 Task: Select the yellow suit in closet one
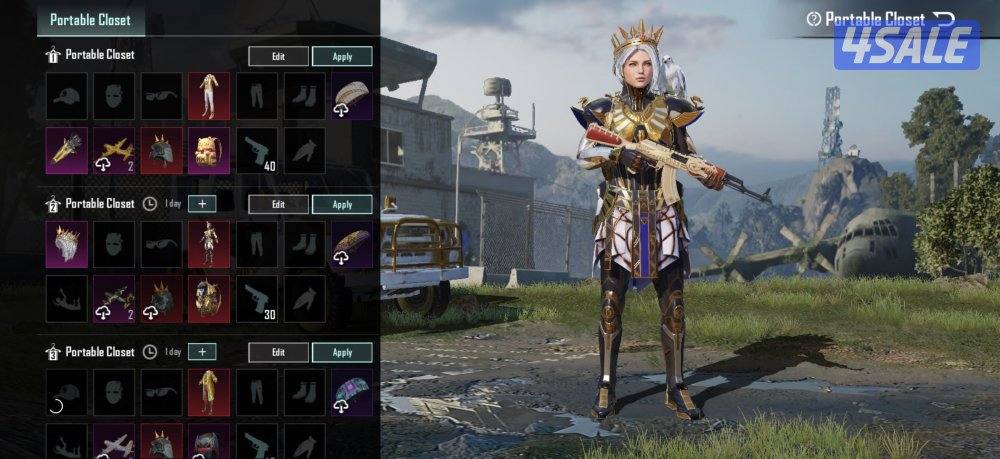tap(209, 96)
